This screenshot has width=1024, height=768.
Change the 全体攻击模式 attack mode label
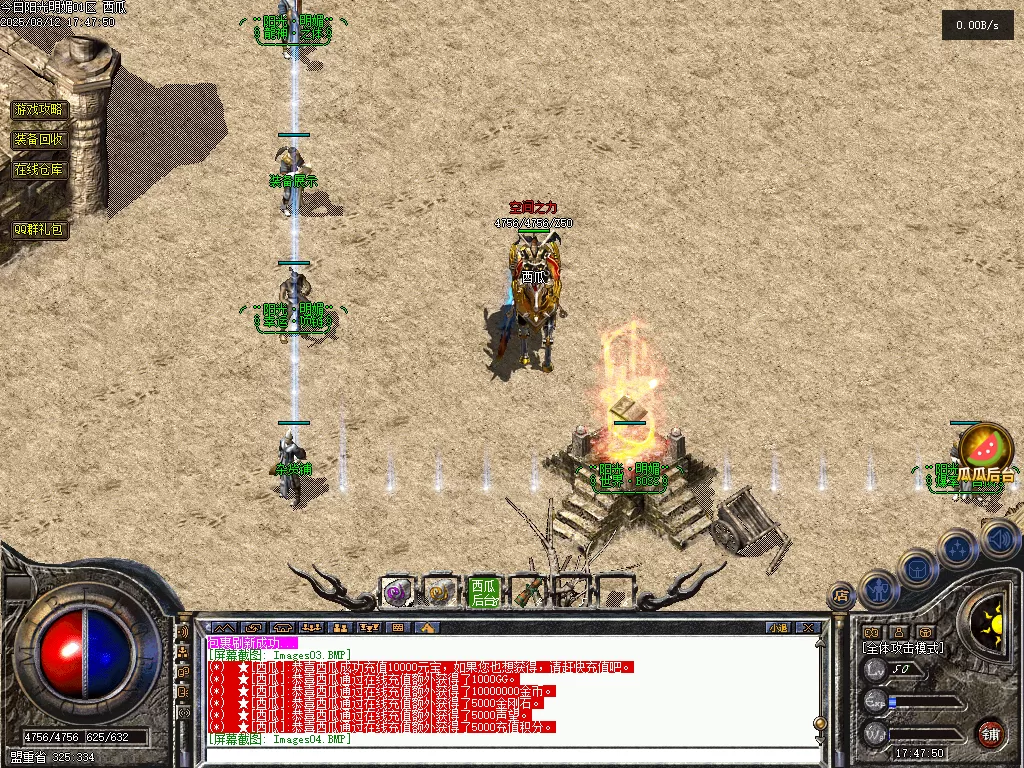903,648
